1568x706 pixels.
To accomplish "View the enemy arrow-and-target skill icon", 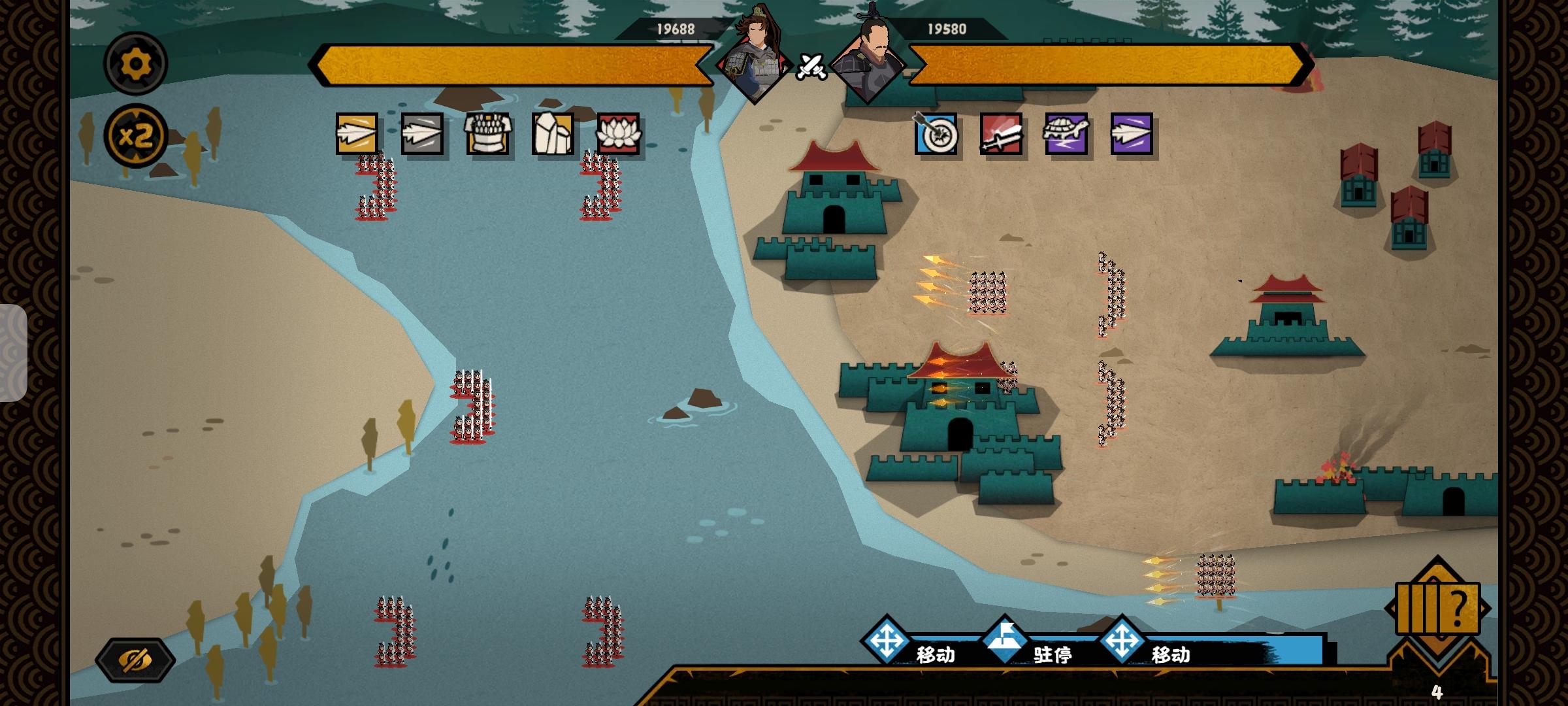I will click(936, 134).
